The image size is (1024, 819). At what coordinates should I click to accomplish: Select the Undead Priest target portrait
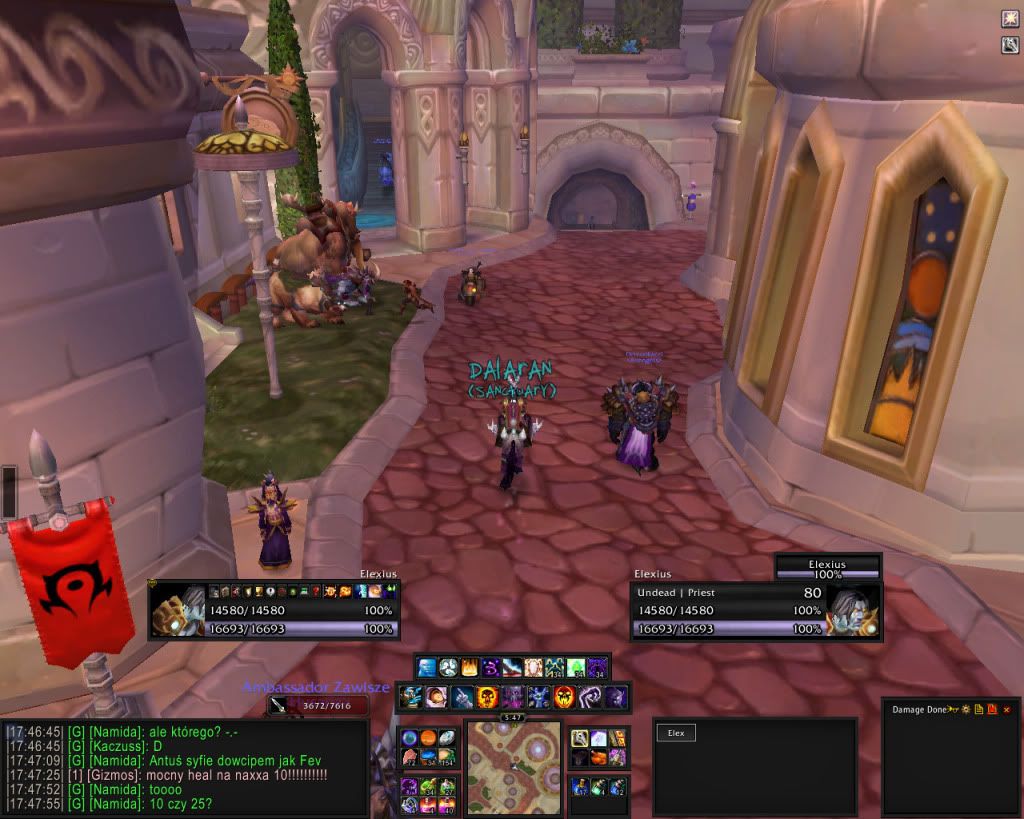[x=853, y=609]
